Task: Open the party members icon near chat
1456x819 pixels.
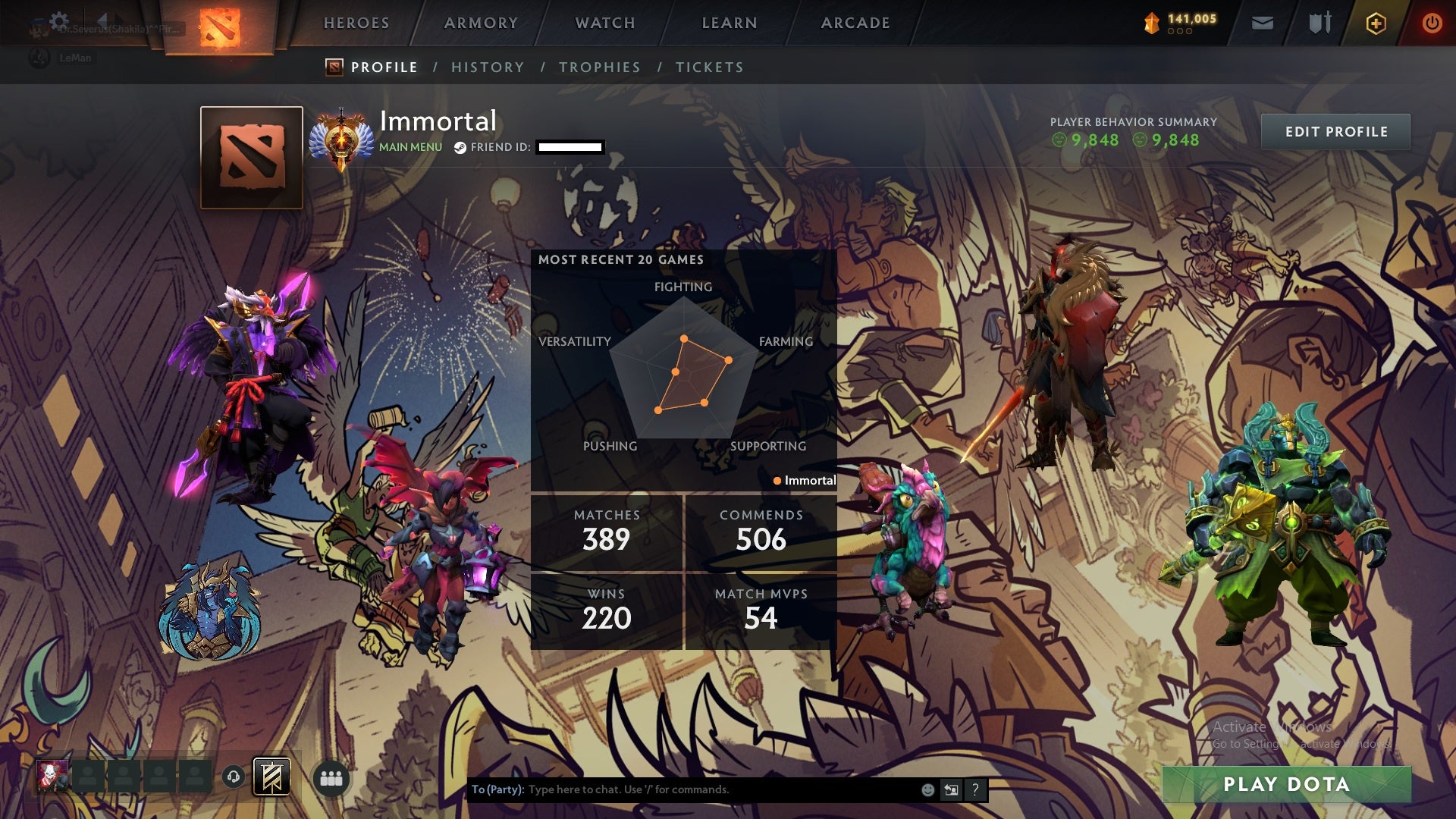Action: [x=331, y=779]
